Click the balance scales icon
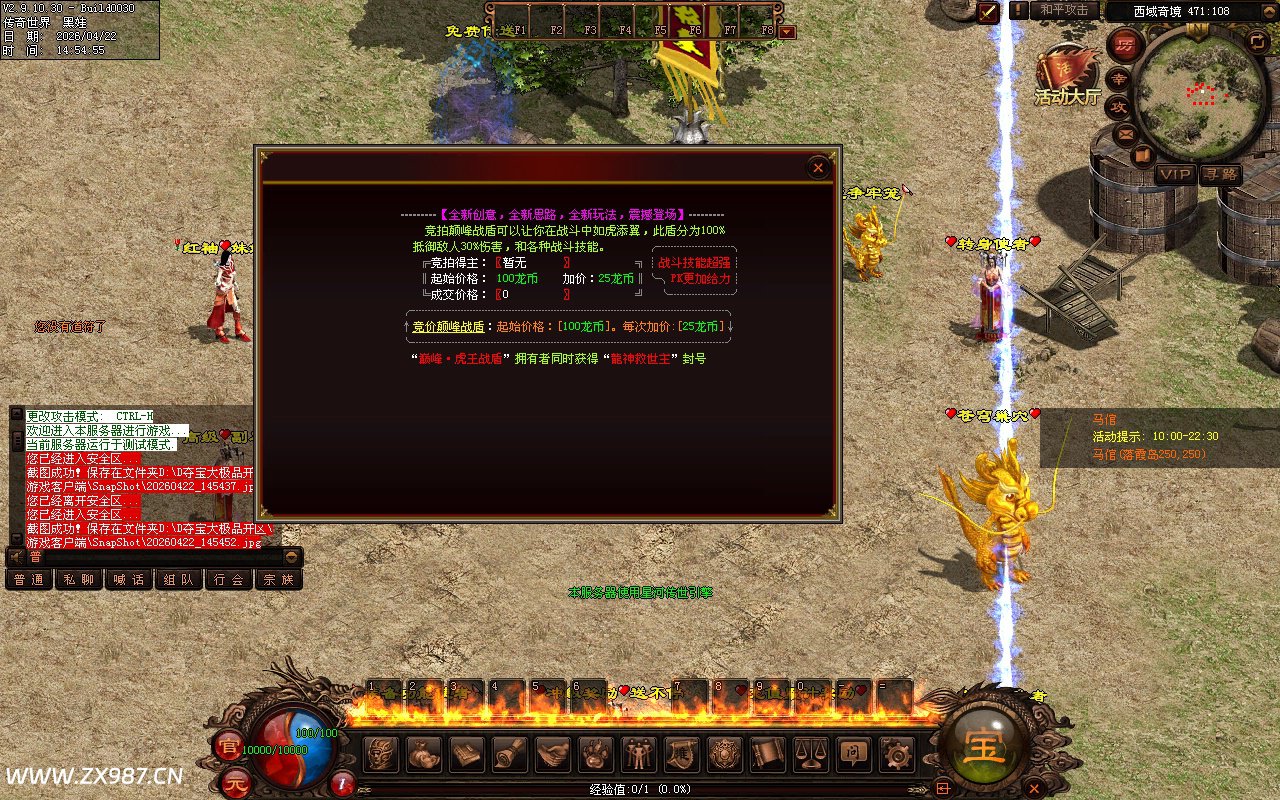Viewport: 1280px width, 800px height. click(810, 755)
